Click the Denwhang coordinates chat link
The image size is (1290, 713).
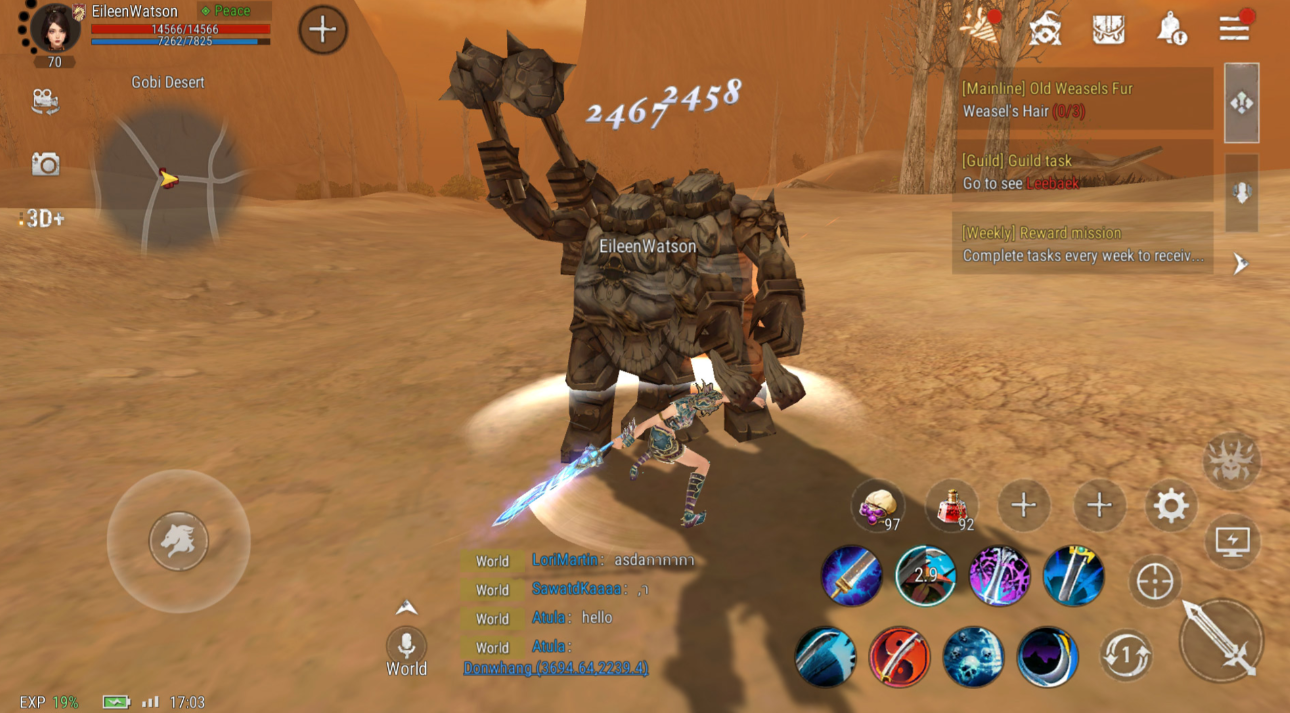point(555,668)
